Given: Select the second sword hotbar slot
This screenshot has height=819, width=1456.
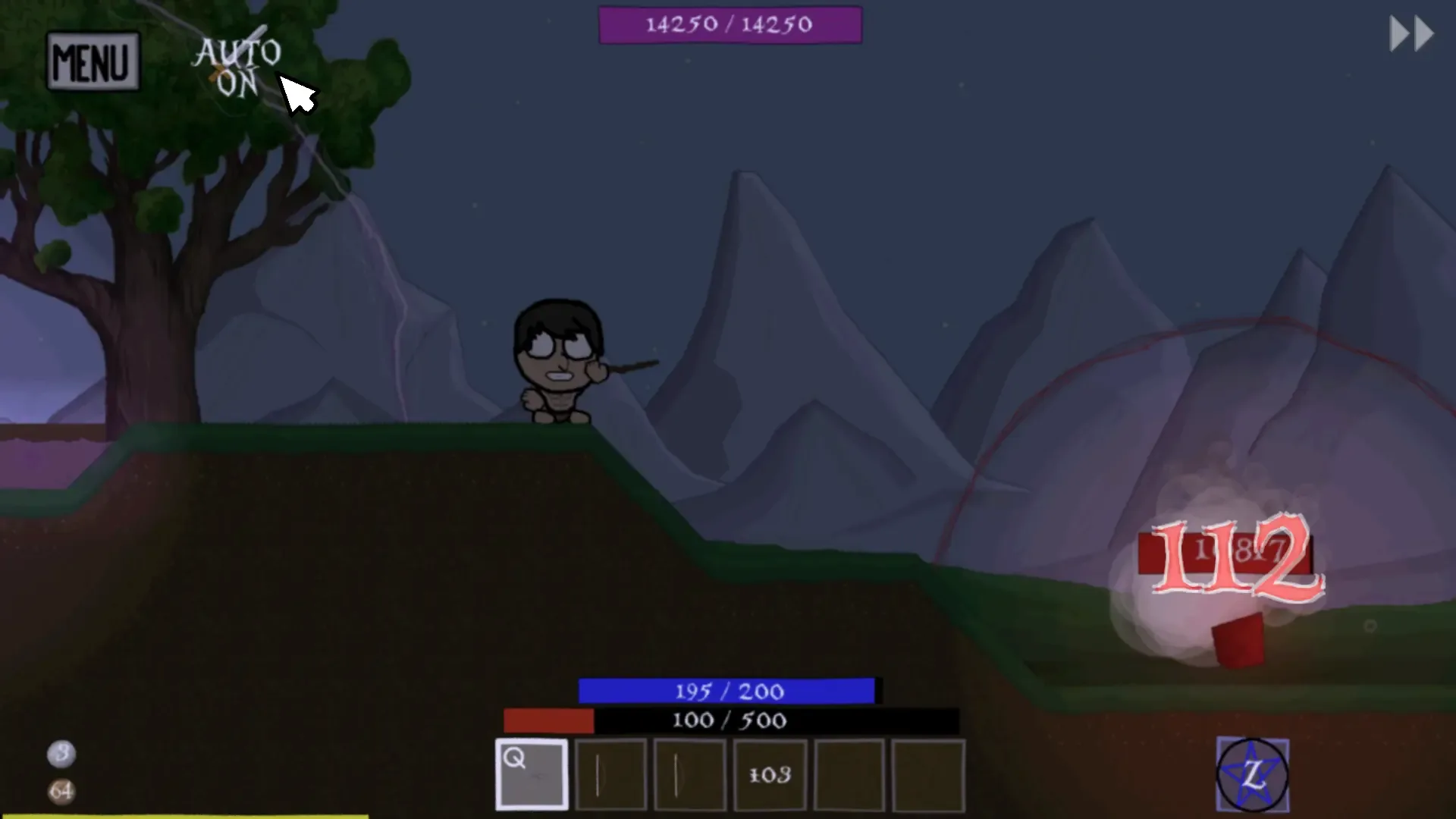Looking at the screenshot, I should (x=690, y=775).
